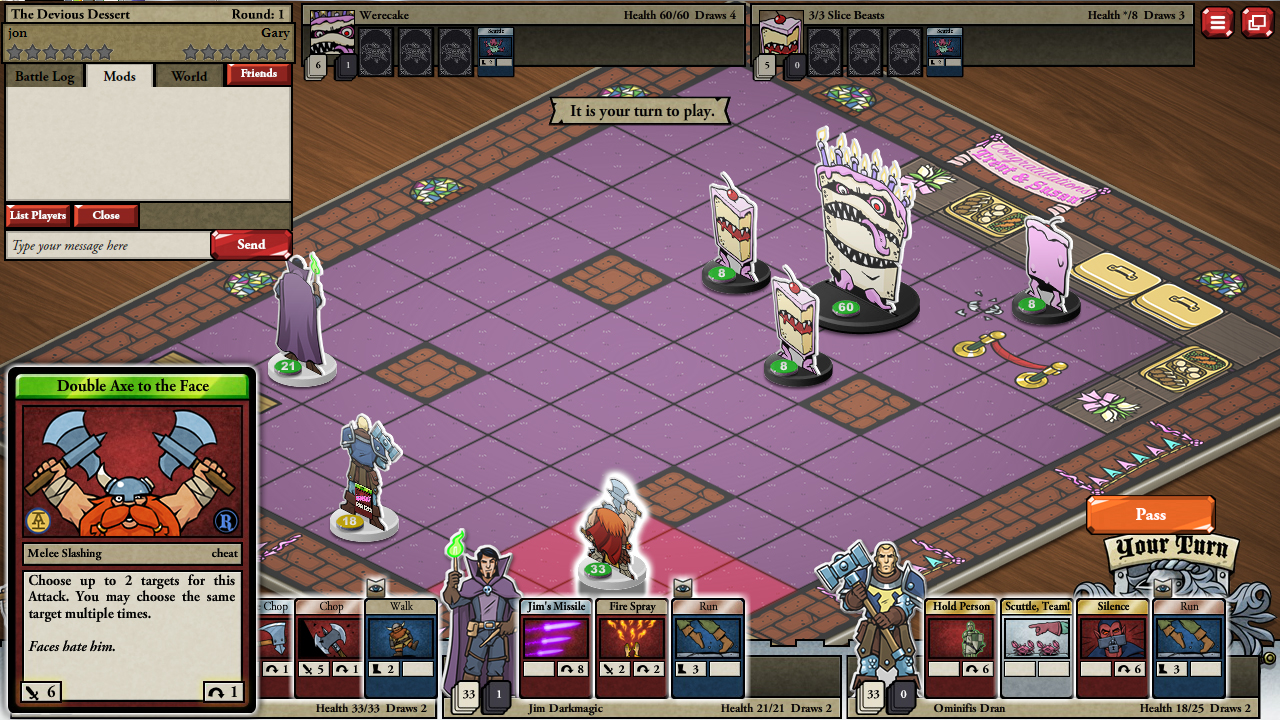Select the Fire Spray attack card
The width and height of the screenshot is (1280, 720).
click(x=631, y=640)
